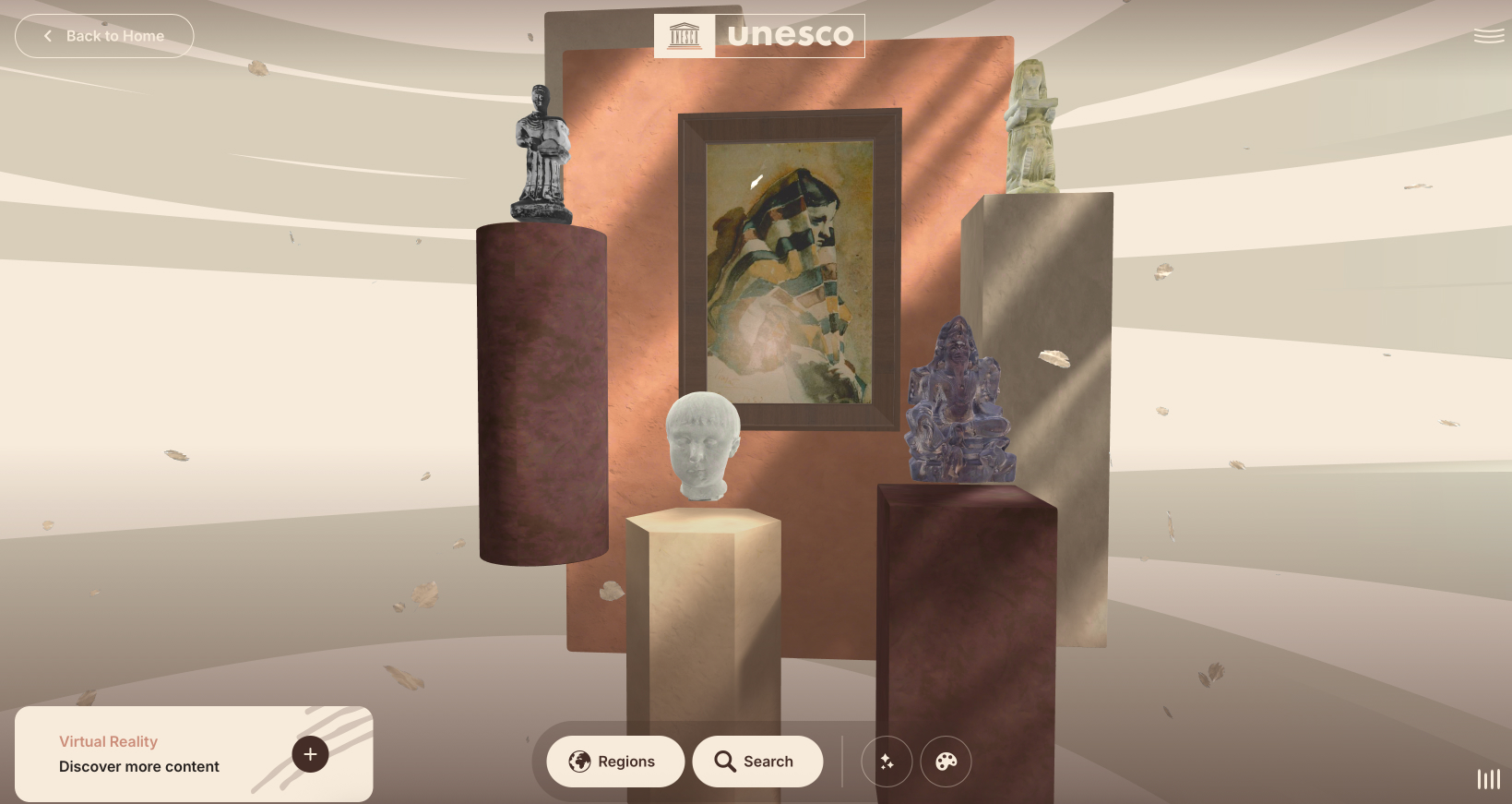Go back via the Back to Home button

pos(104,36)
